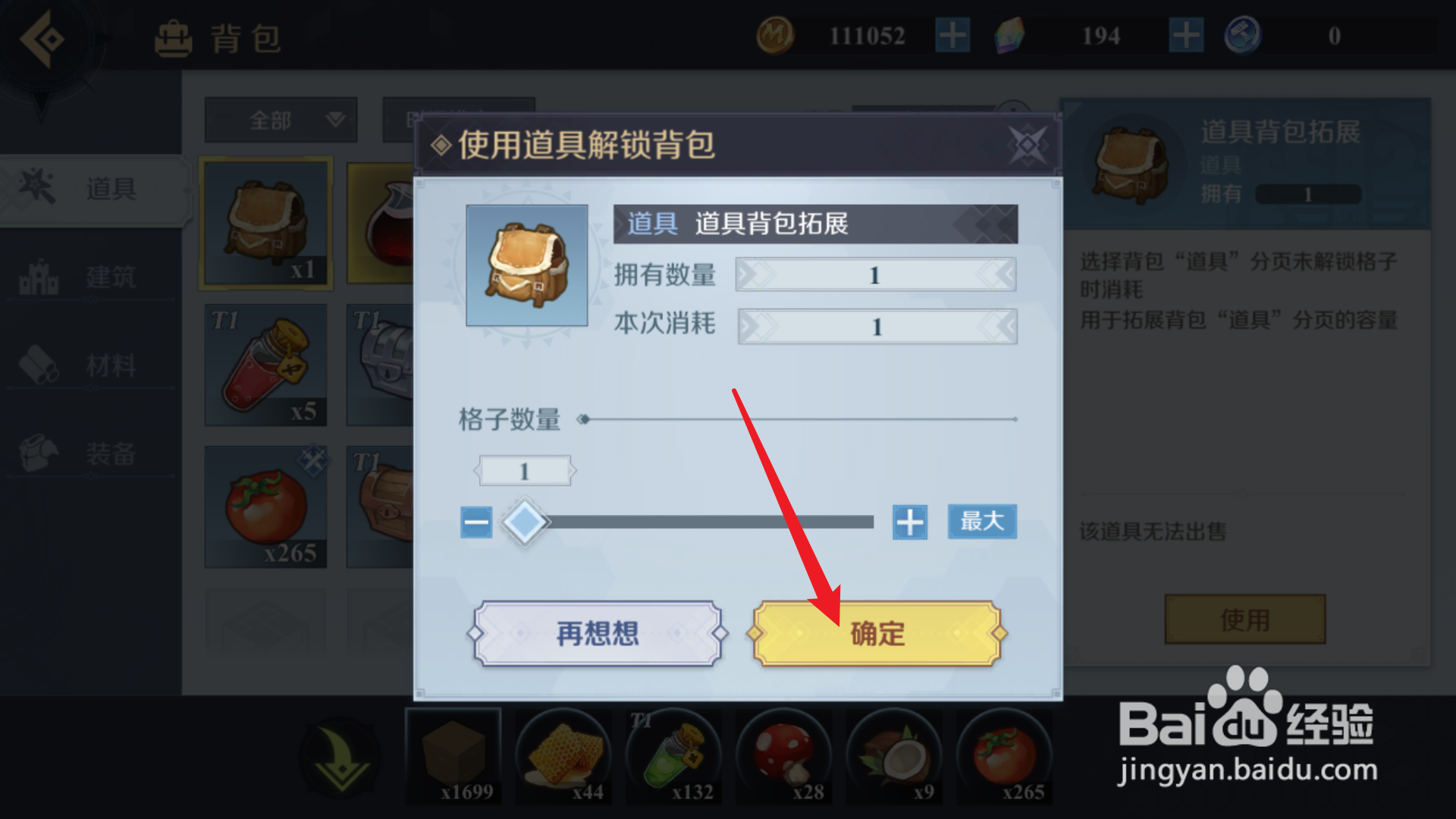Cancel via the 再想想 button

tap(597, 632)
